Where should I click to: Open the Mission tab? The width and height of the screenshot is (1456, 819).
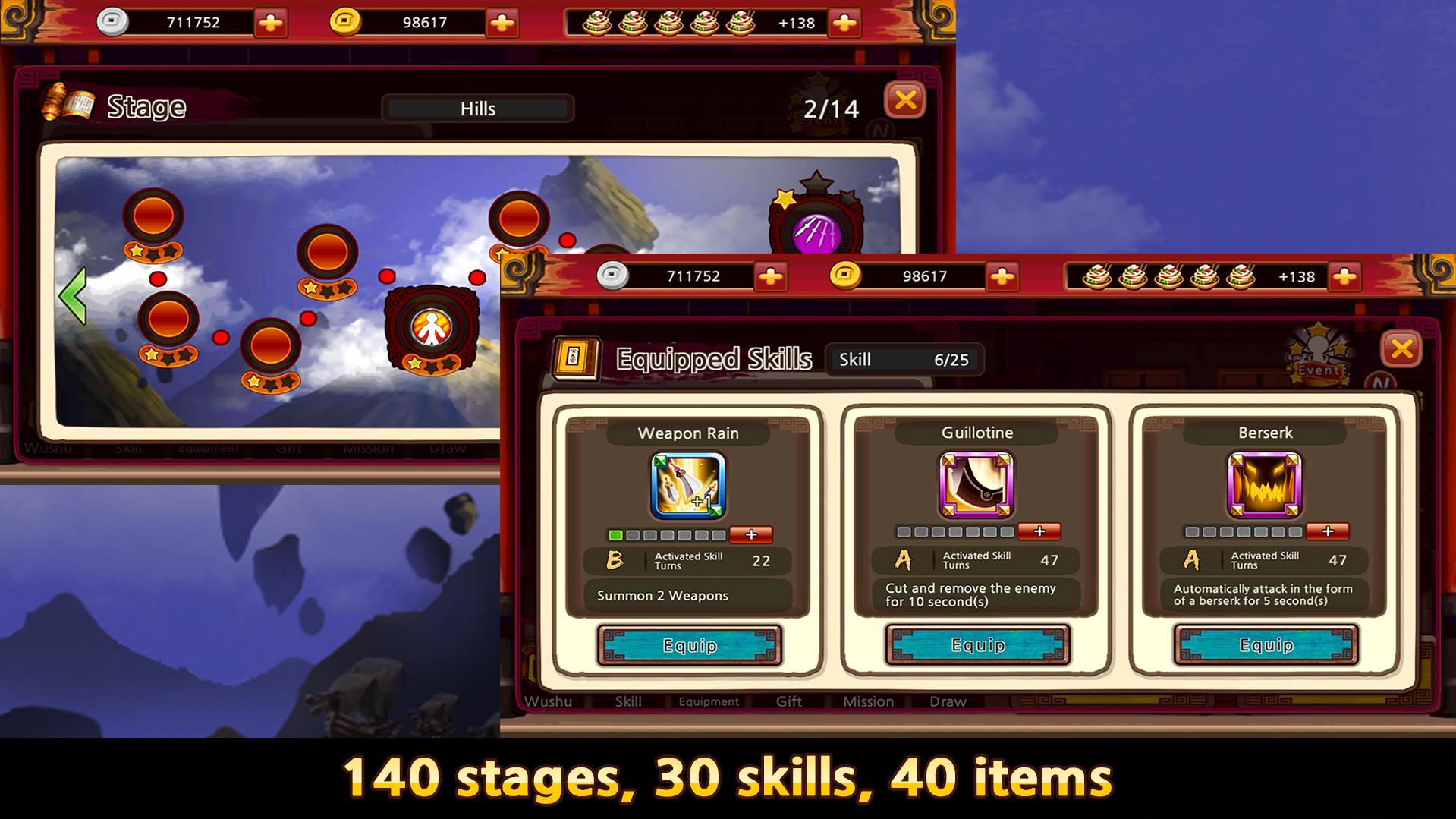tap(867, 701)
